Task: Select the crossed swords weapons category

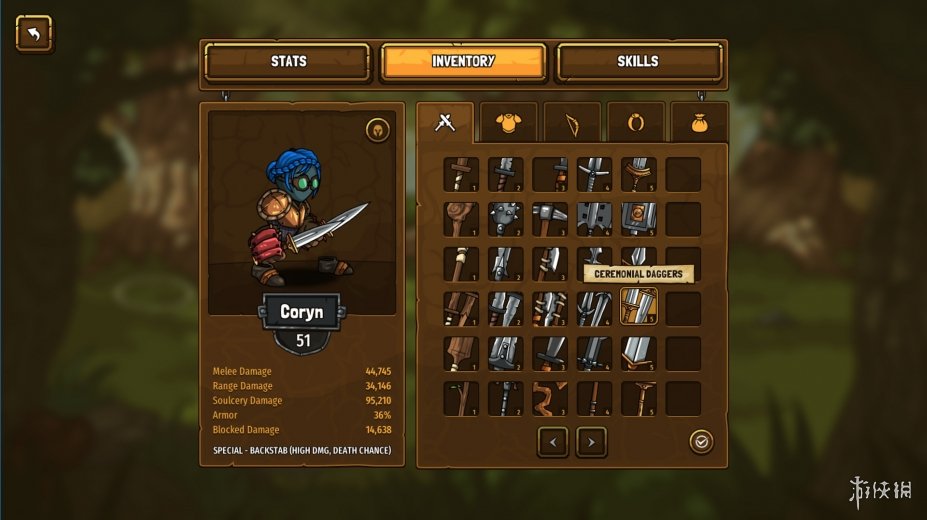Action: tap(446, 123)
